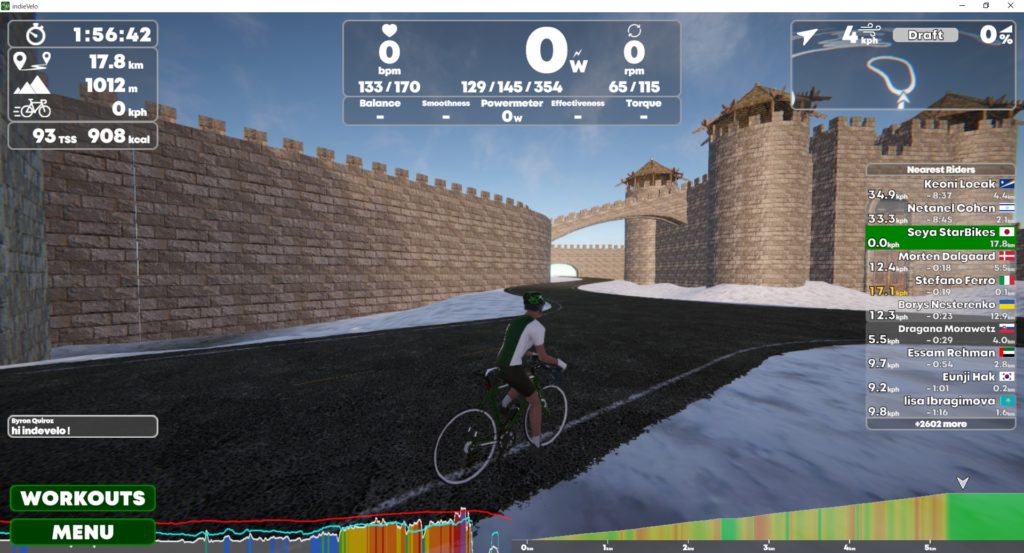The height and width of the screenshot is (553, 1024).
Task: Select rider Keoni Loeak in list
Action: (x=940, y=190)
